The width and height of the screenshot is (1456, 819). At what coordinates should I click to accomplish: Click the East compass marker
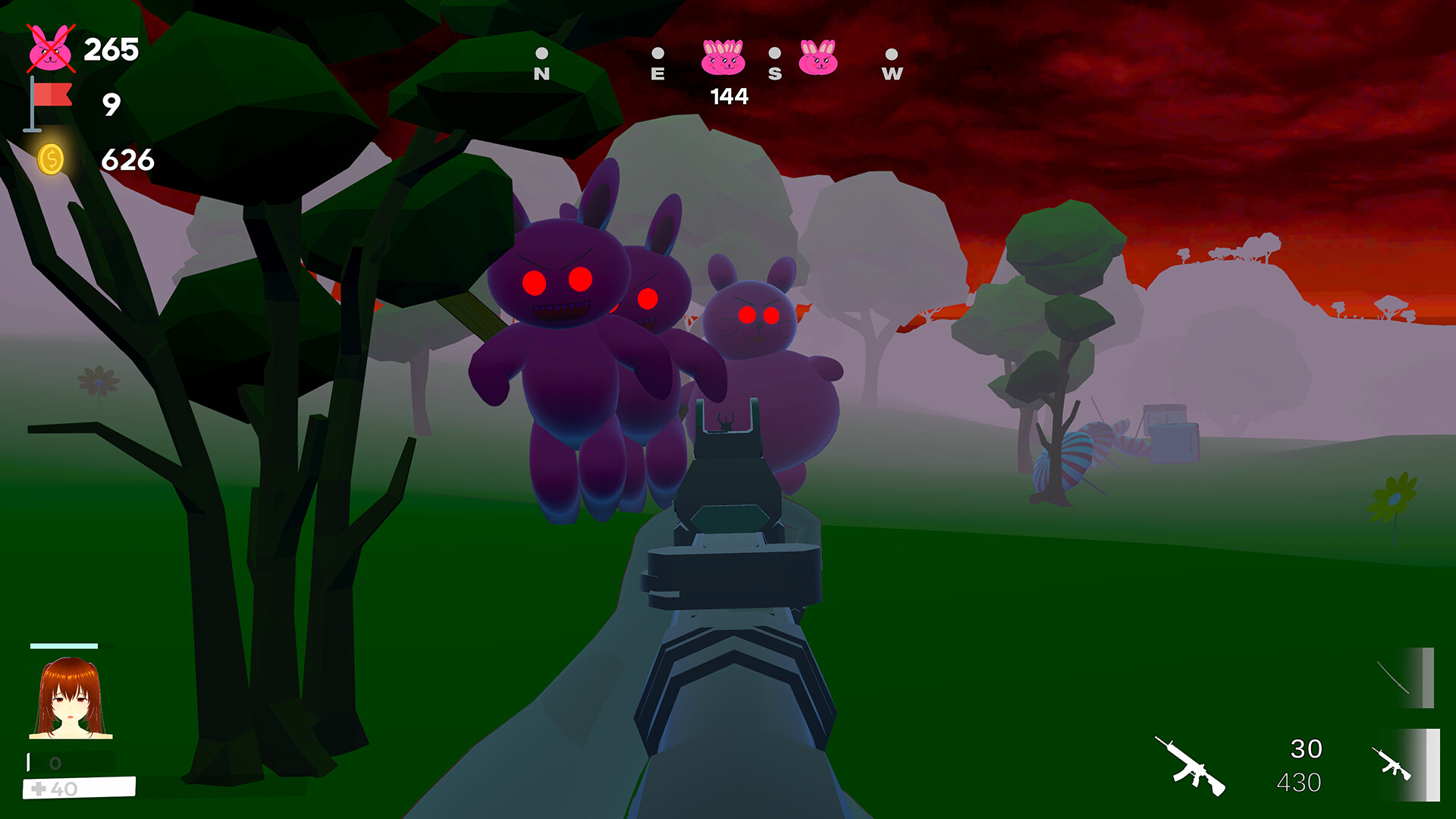[x=657, y=64]
